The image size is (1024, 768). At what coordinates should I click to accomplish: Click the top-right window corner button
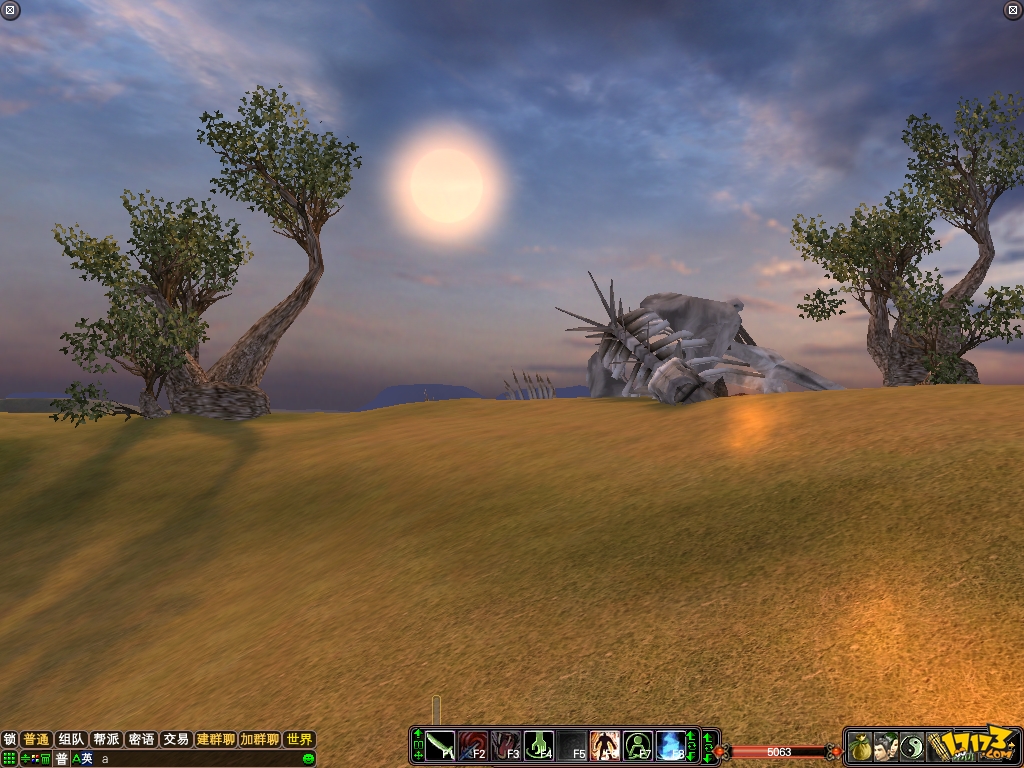1012,10
